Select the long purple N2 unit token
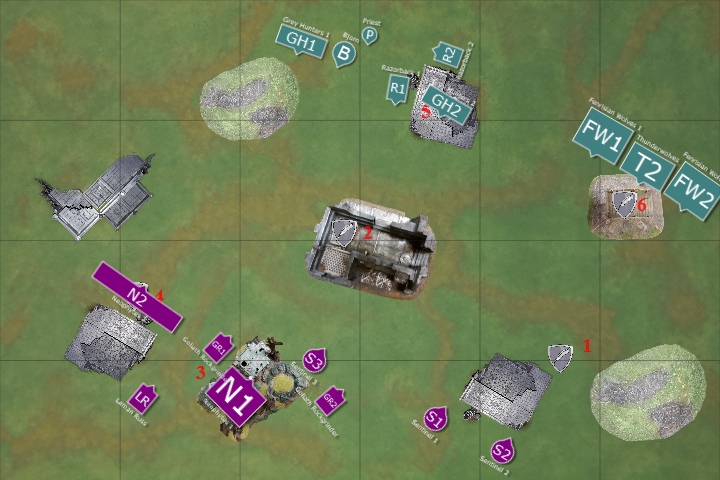 coord(137,297)
